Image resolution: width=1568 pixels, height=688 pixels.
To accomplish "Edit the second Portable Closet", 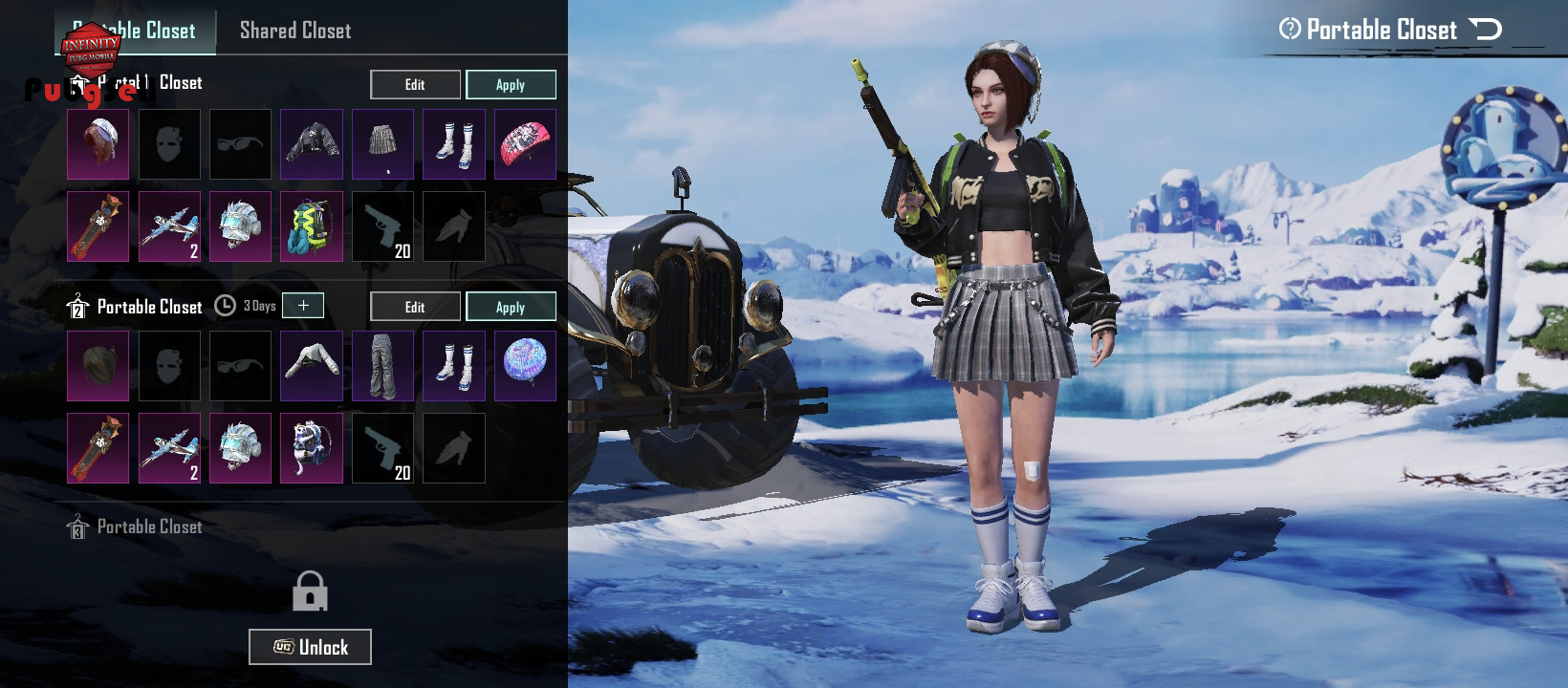I will point(415,307).
